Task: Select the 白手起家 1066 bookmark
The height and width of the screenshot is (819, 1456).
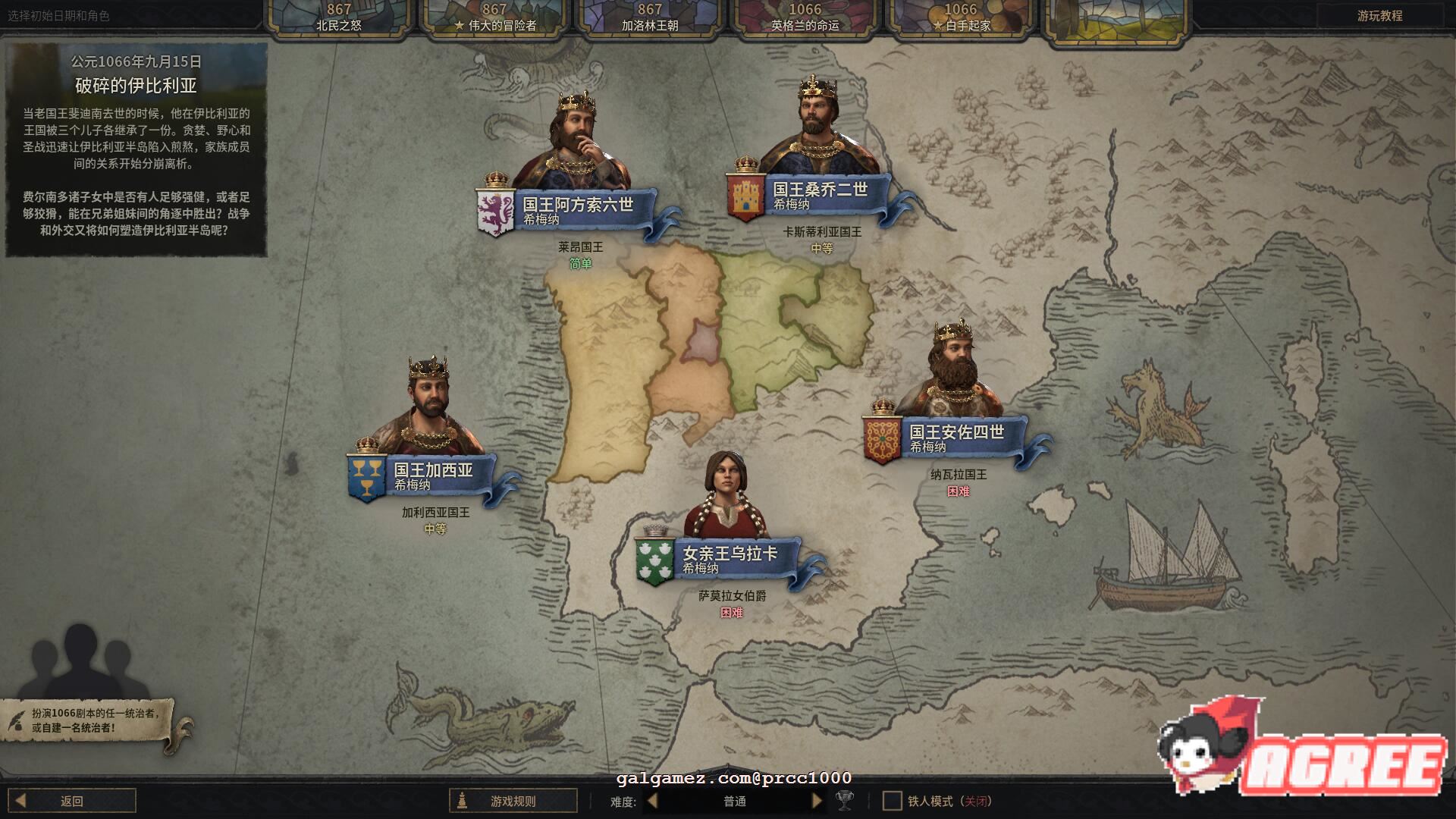Action: click(x=960, y=17)
